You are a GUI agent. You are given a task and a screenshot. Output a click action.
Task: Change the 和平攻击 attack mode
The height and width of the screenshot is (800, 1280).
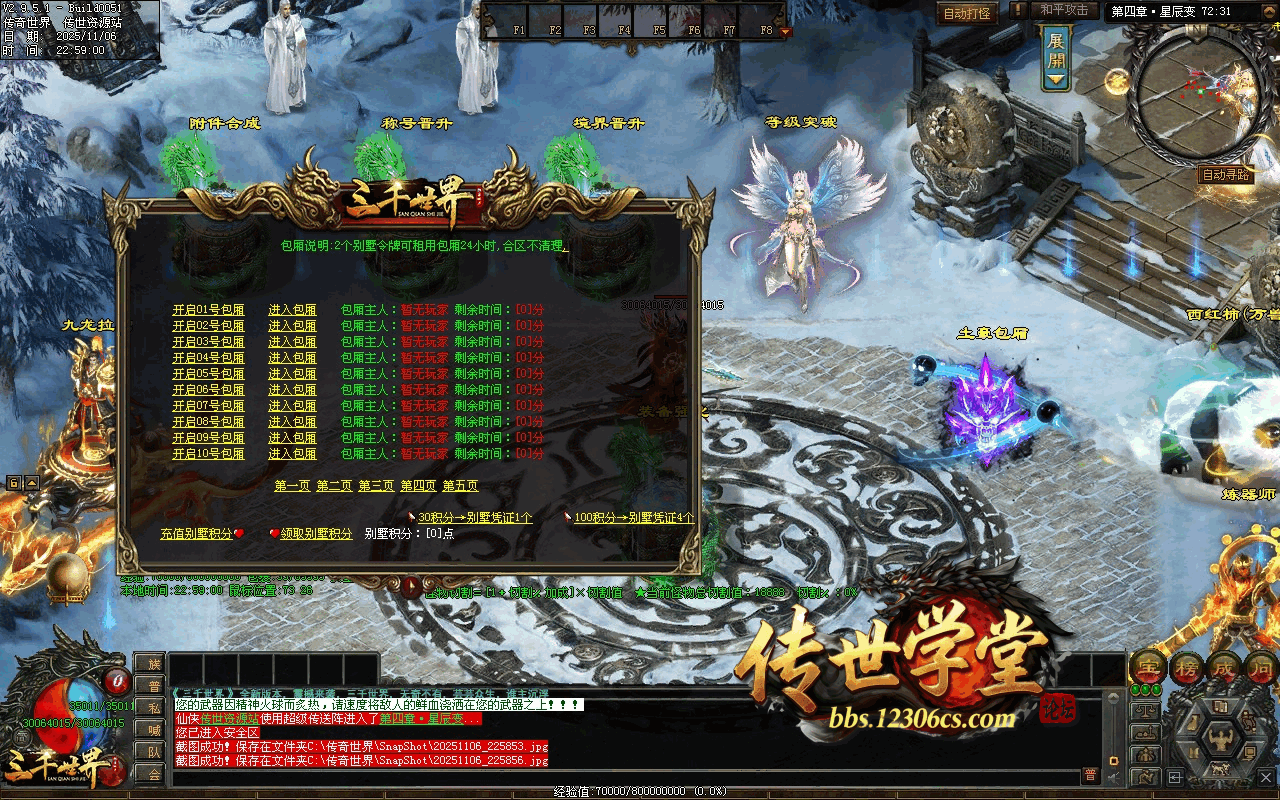pyautogui.click(x=1063, y=10)
